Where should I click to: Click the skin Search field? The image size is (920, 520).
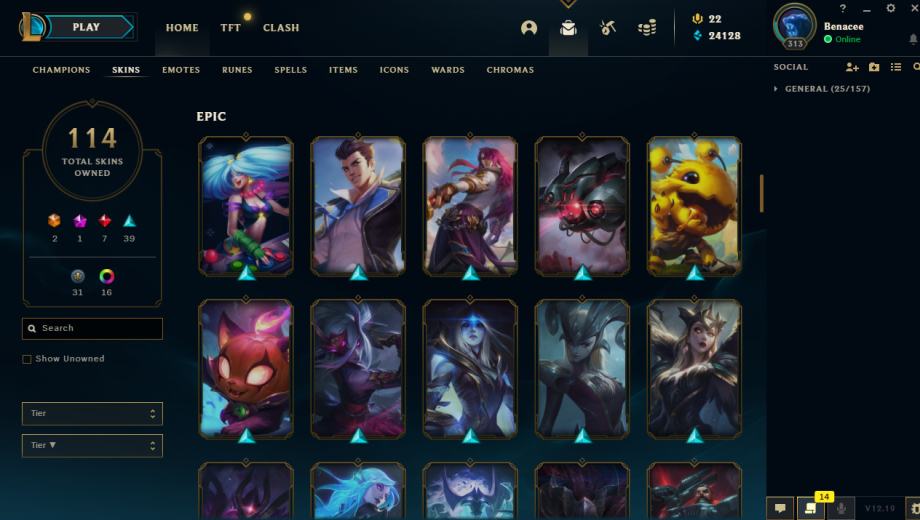[x=93, y=328]
